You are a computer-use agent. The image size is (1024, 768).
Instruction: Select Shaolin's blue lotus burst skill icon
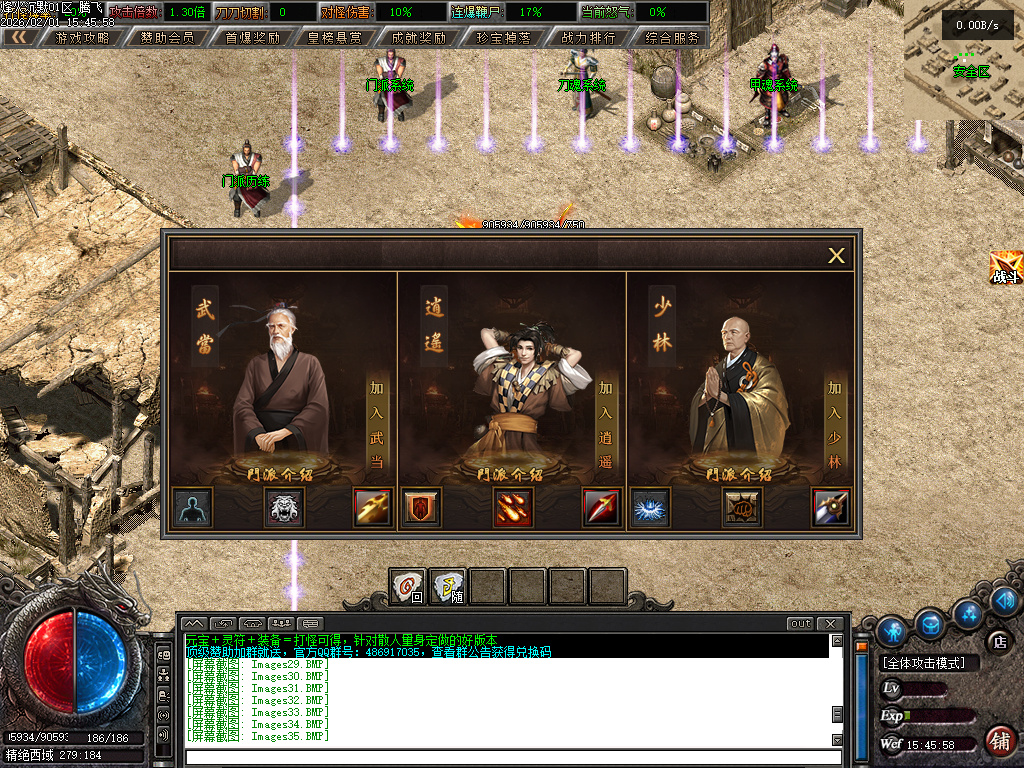[651, 508]
